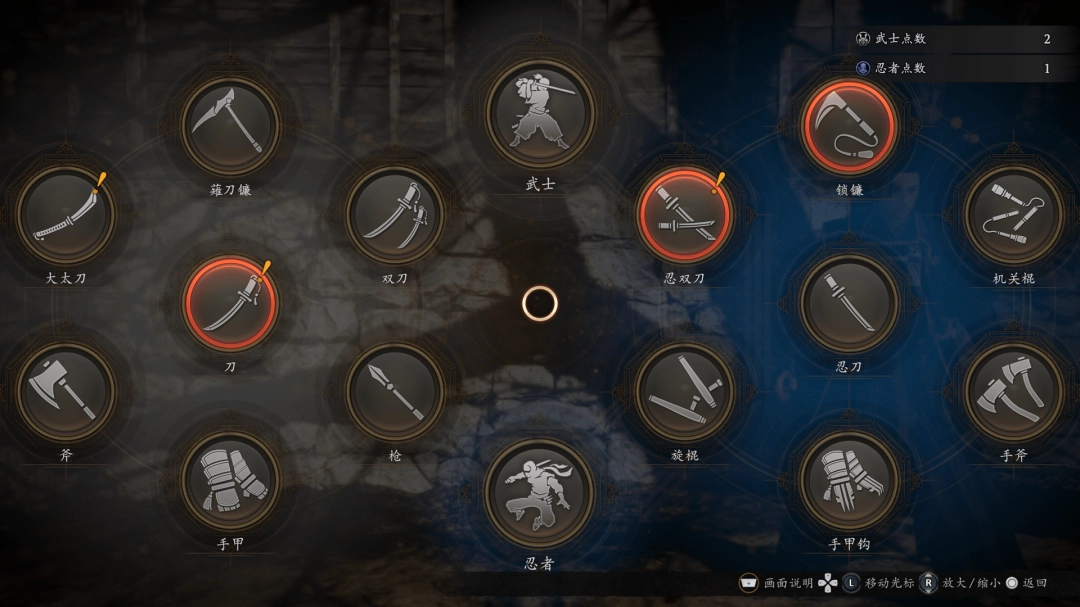Choose the 手斧 hatchets weapon node
This screenshot has height=607, width=1080.
click(x=1013, y=391)
